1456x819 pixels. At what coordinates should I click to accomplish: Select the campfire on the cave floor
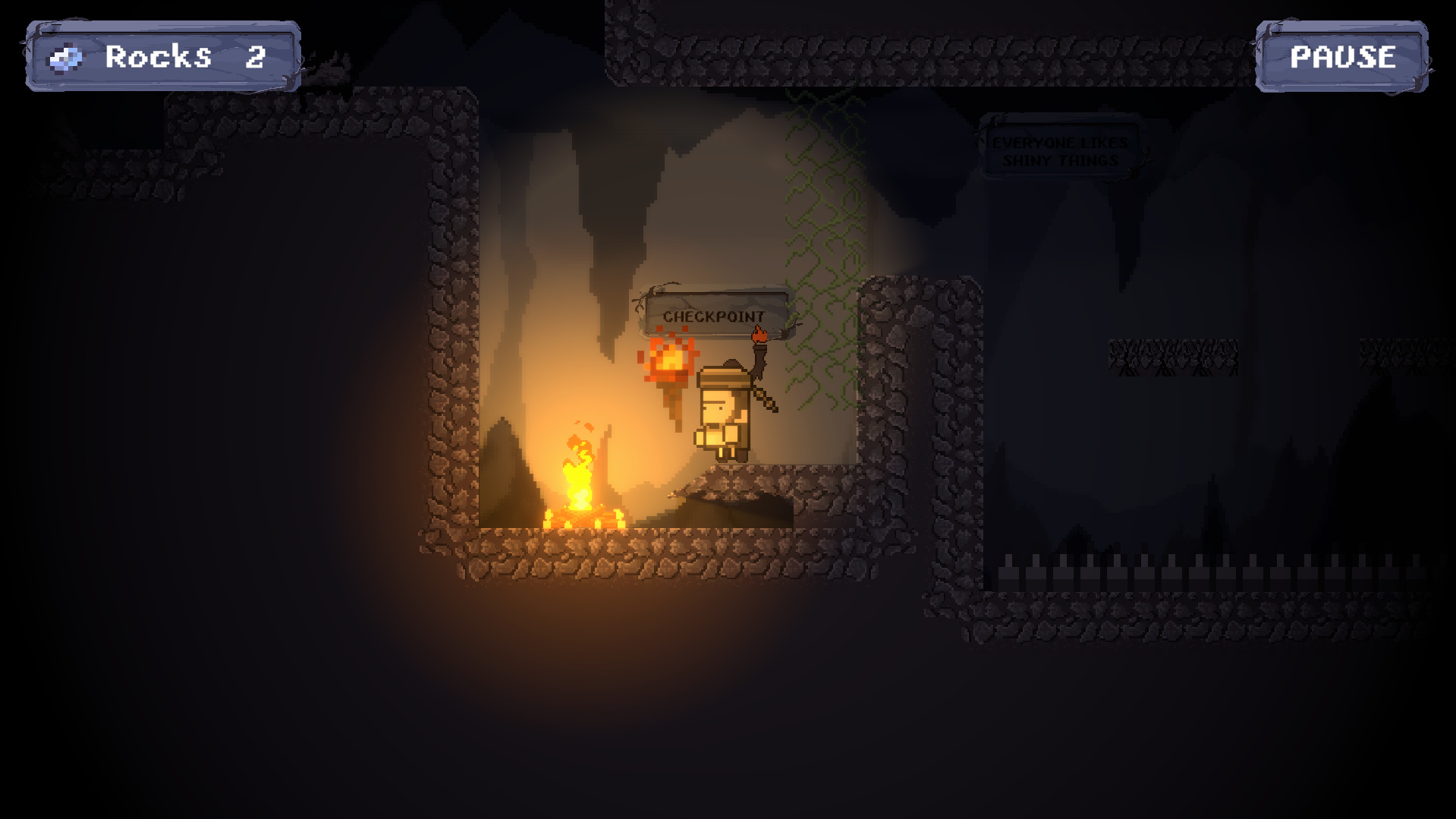(x=580, y=486)
